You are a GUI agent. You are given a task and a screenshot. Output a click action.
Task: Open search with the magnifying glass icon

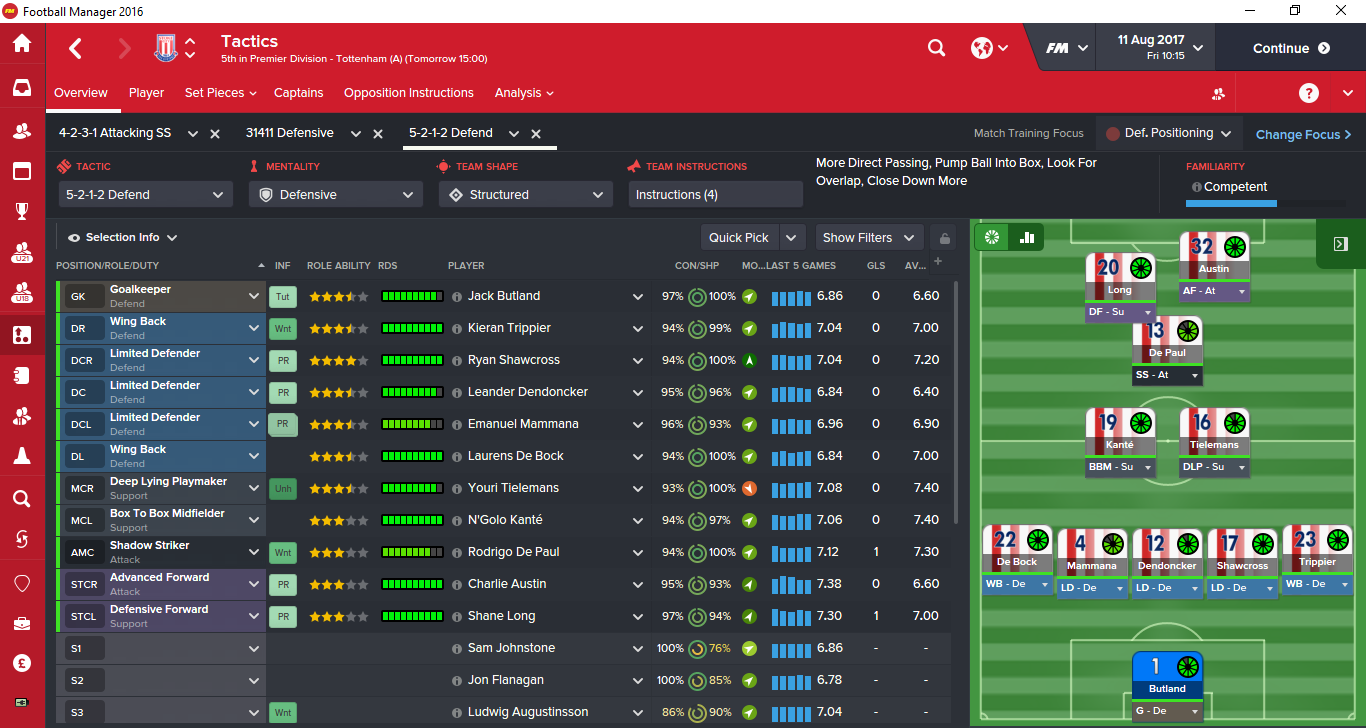[936, 47]
